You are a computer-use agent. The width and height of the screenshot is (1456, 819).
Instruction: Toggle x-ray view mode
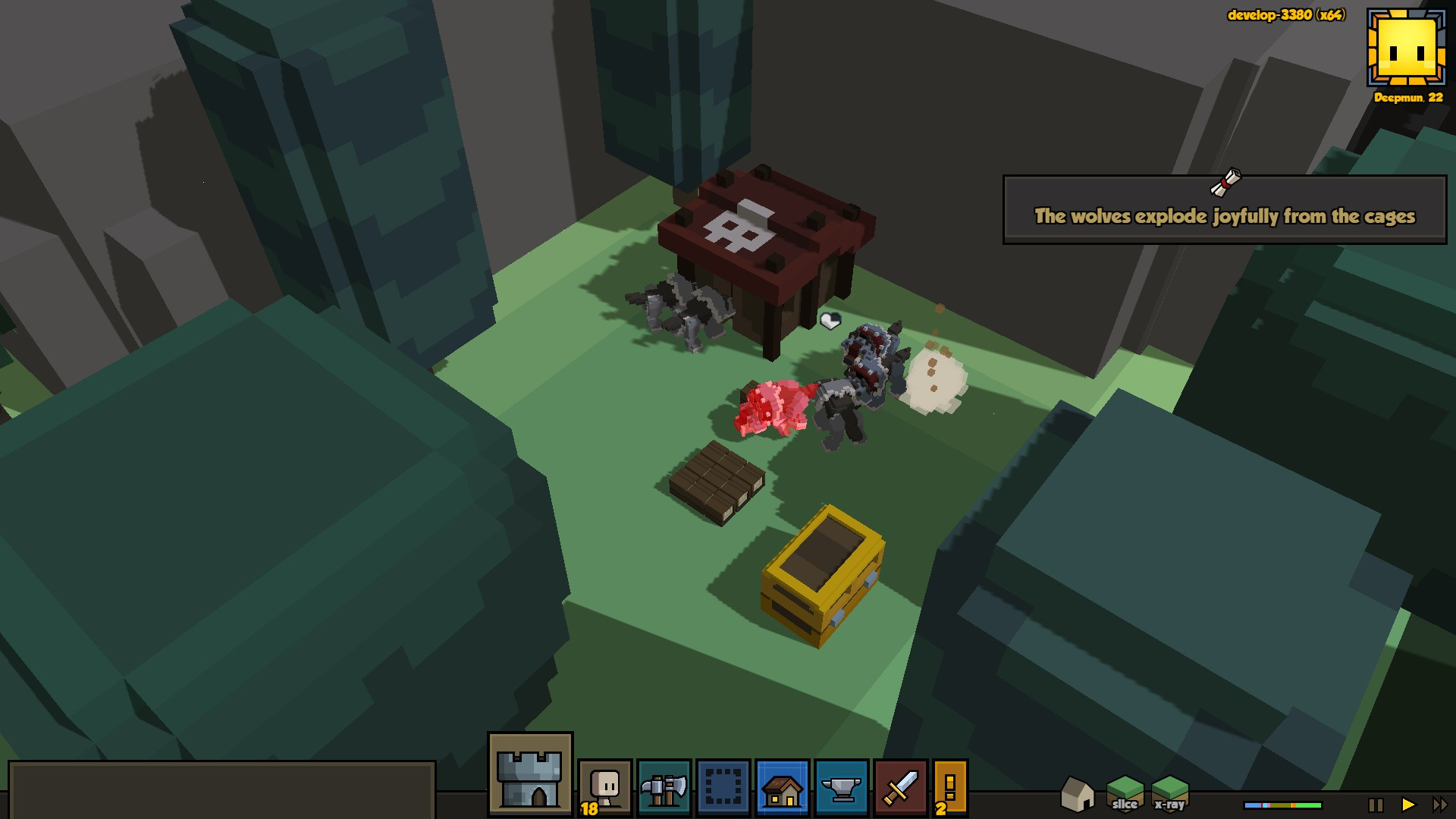coord(1169,793)
